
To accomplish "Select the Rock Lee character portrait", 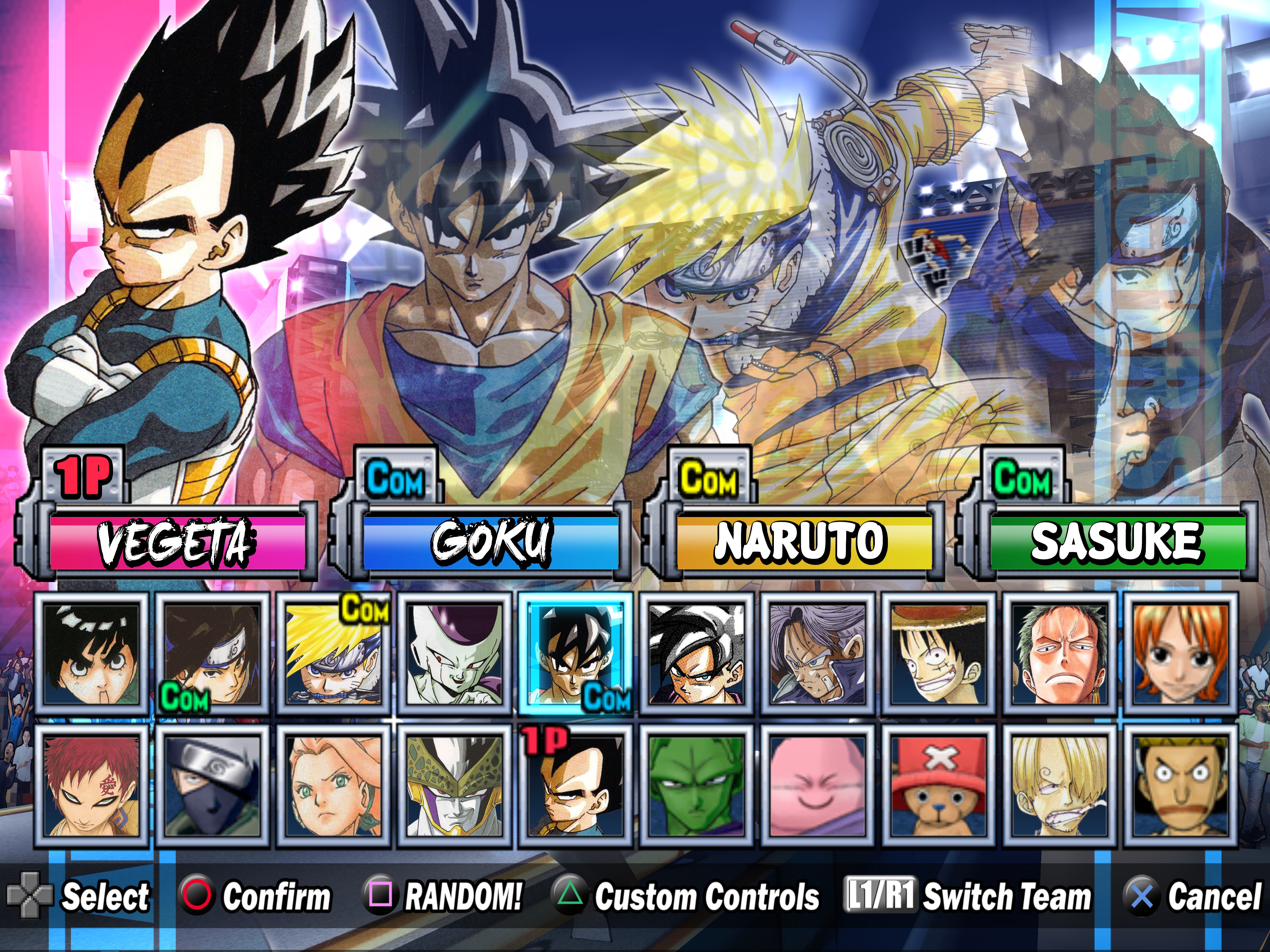I will (x=92, y=654).
